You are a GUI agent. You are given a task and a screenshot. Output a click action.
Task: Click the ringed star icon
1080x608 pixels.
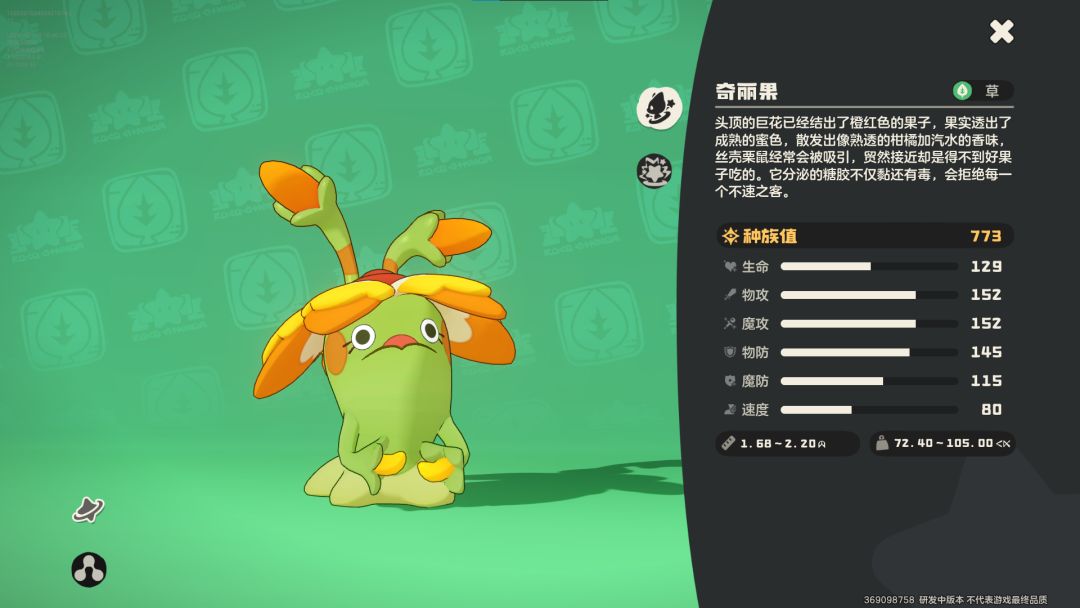[x=88, y=509]
